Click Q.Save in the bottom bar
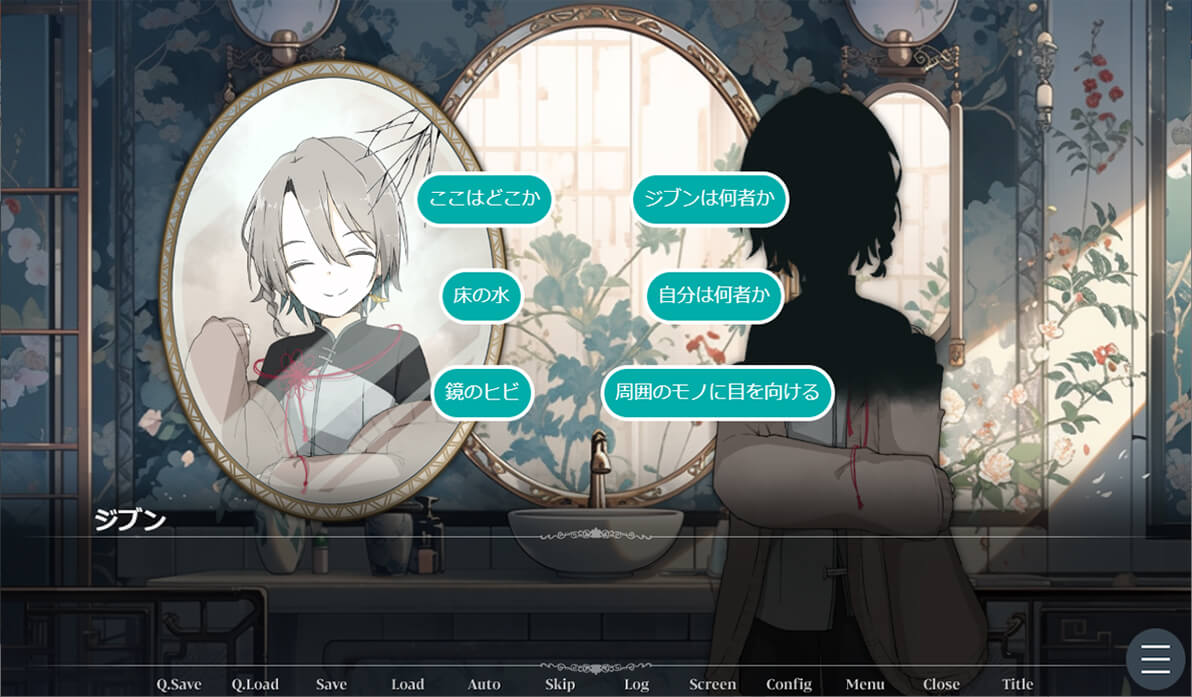This screenshot has width=1192, height=697. point(179,684)
